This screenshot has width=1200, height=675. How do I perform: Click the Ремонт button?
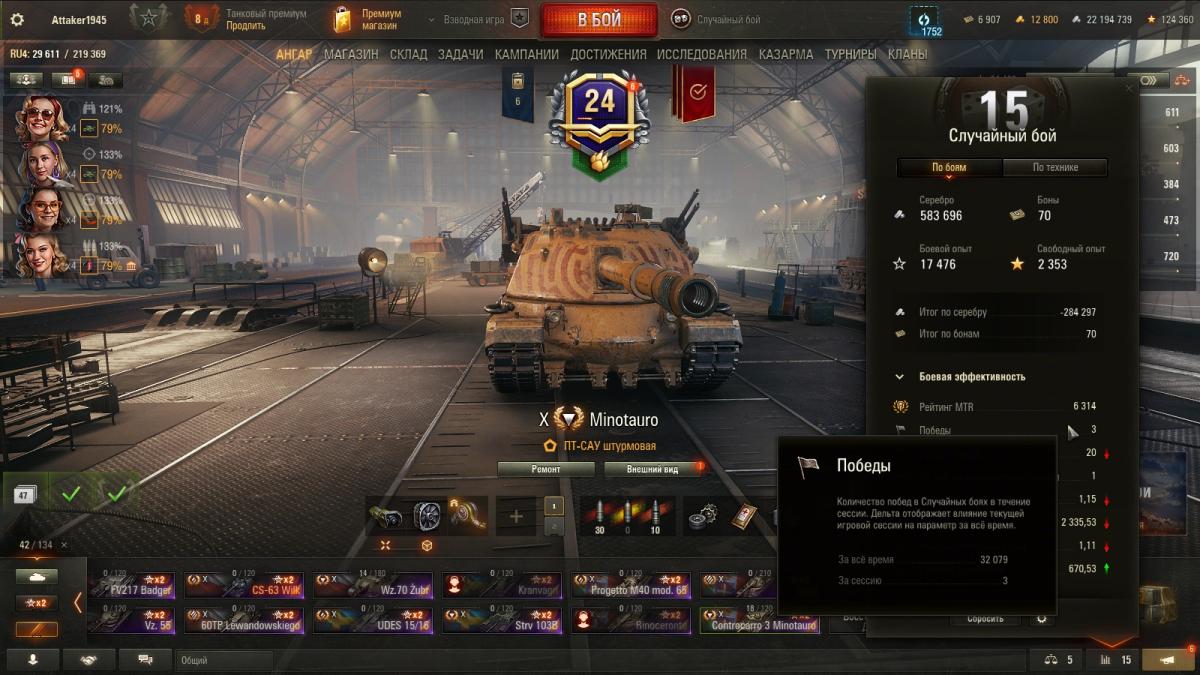[545, 468]
